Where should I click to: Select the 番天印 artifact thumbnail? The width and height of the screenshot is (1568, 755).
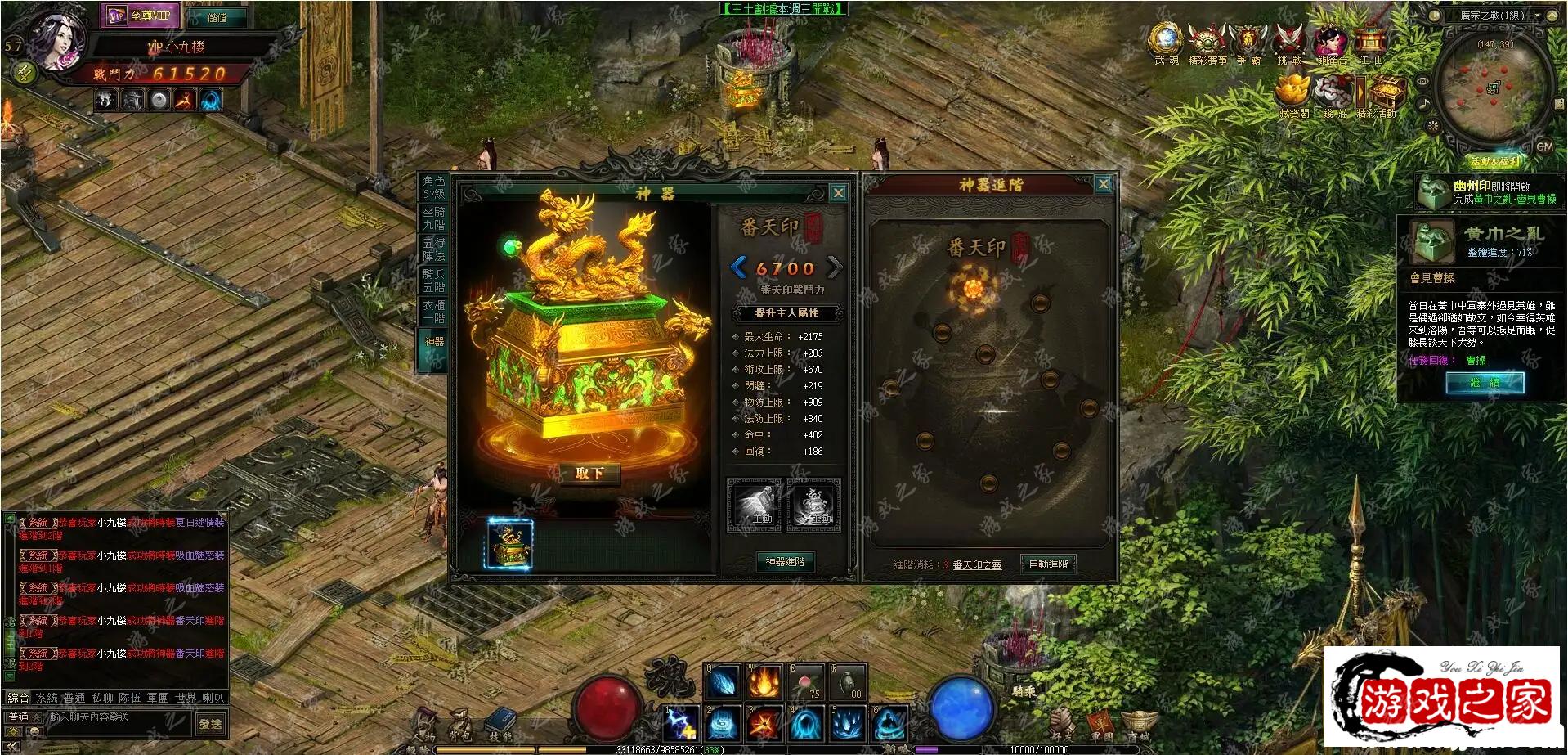pyautogui.click(x=510, y=544)
